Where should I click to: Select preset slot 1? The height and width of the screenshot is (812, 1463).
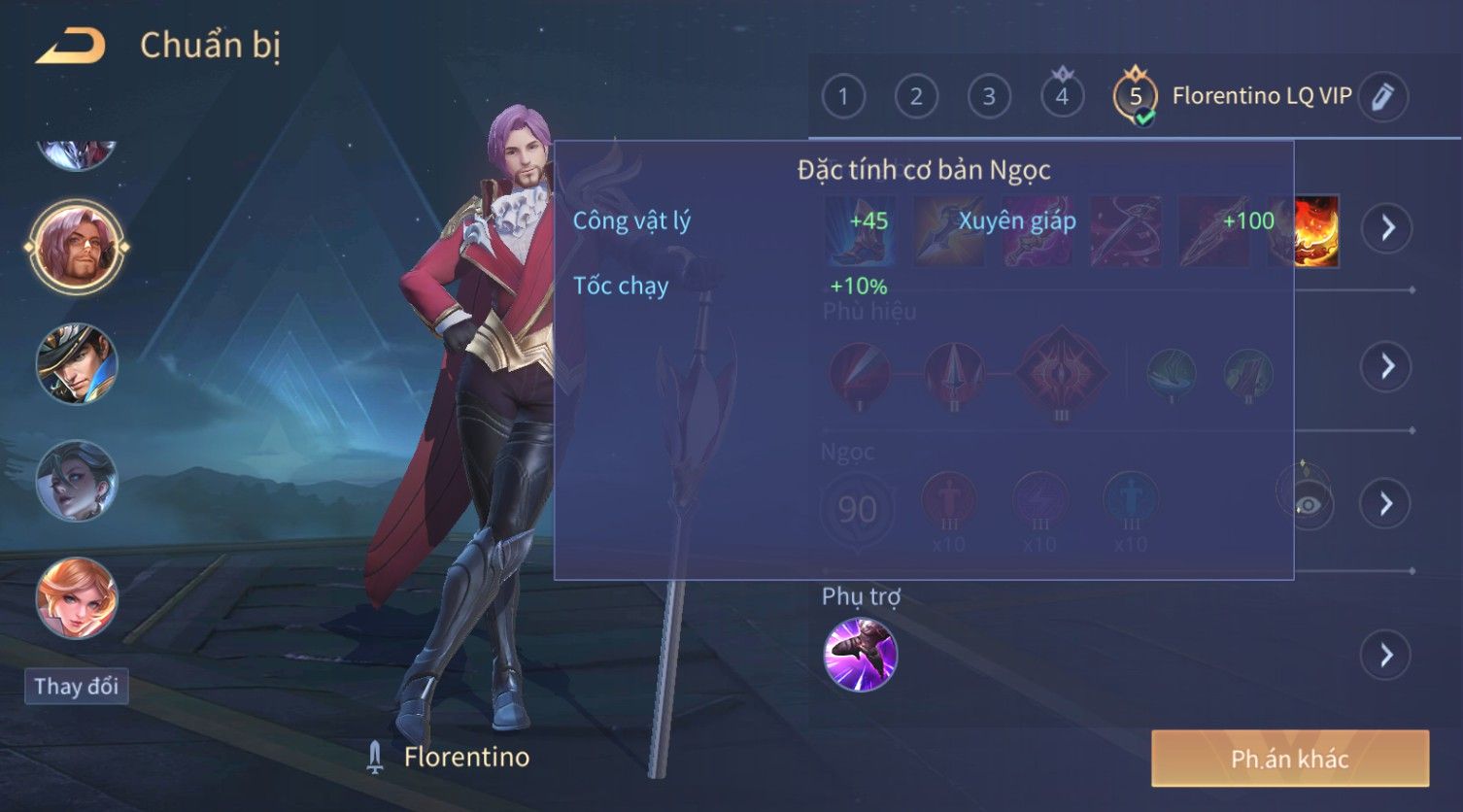843,96
